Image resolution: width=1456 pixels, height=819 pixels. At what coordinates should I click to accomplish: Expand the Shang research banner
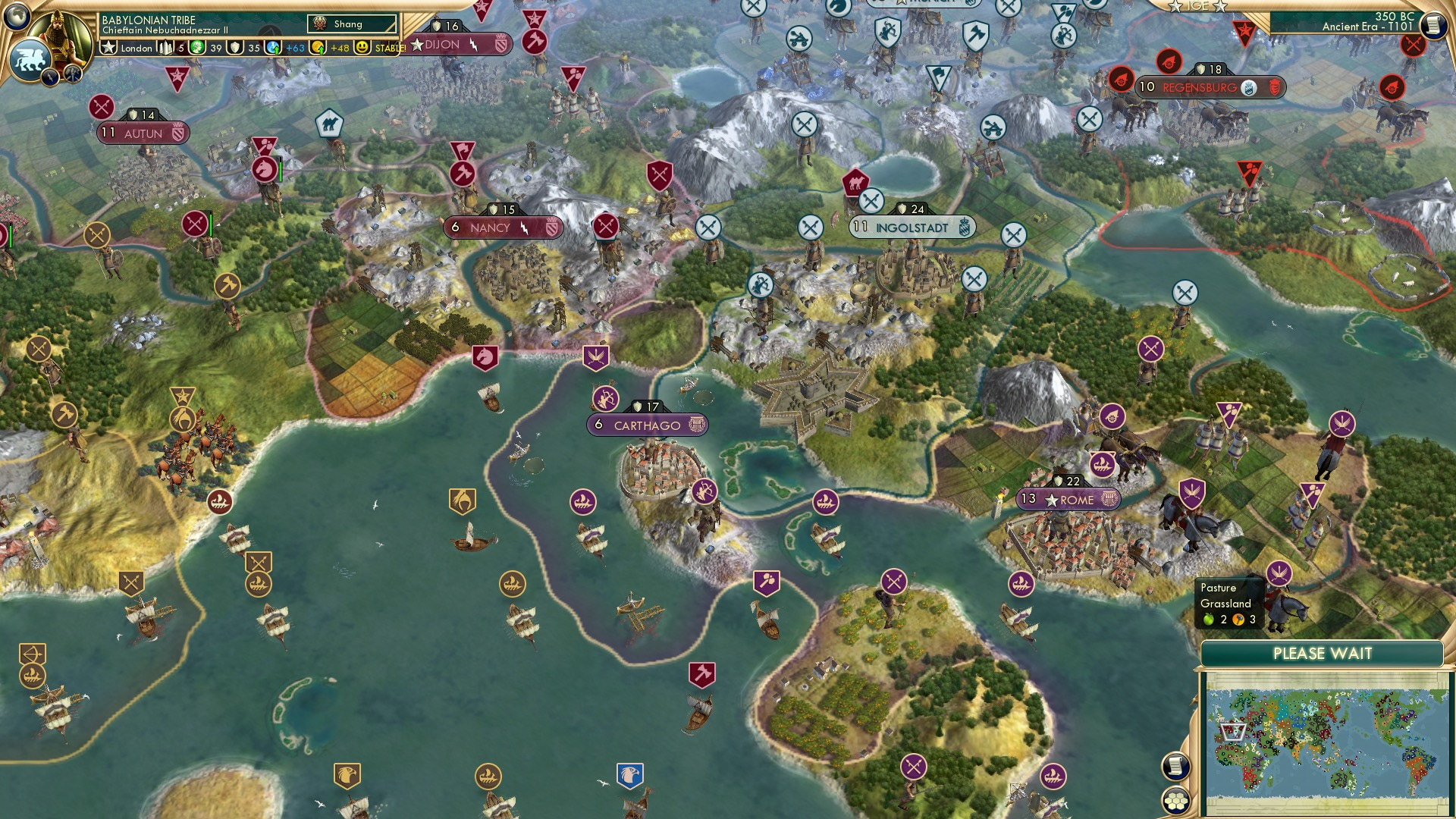(x=351, y=24)
